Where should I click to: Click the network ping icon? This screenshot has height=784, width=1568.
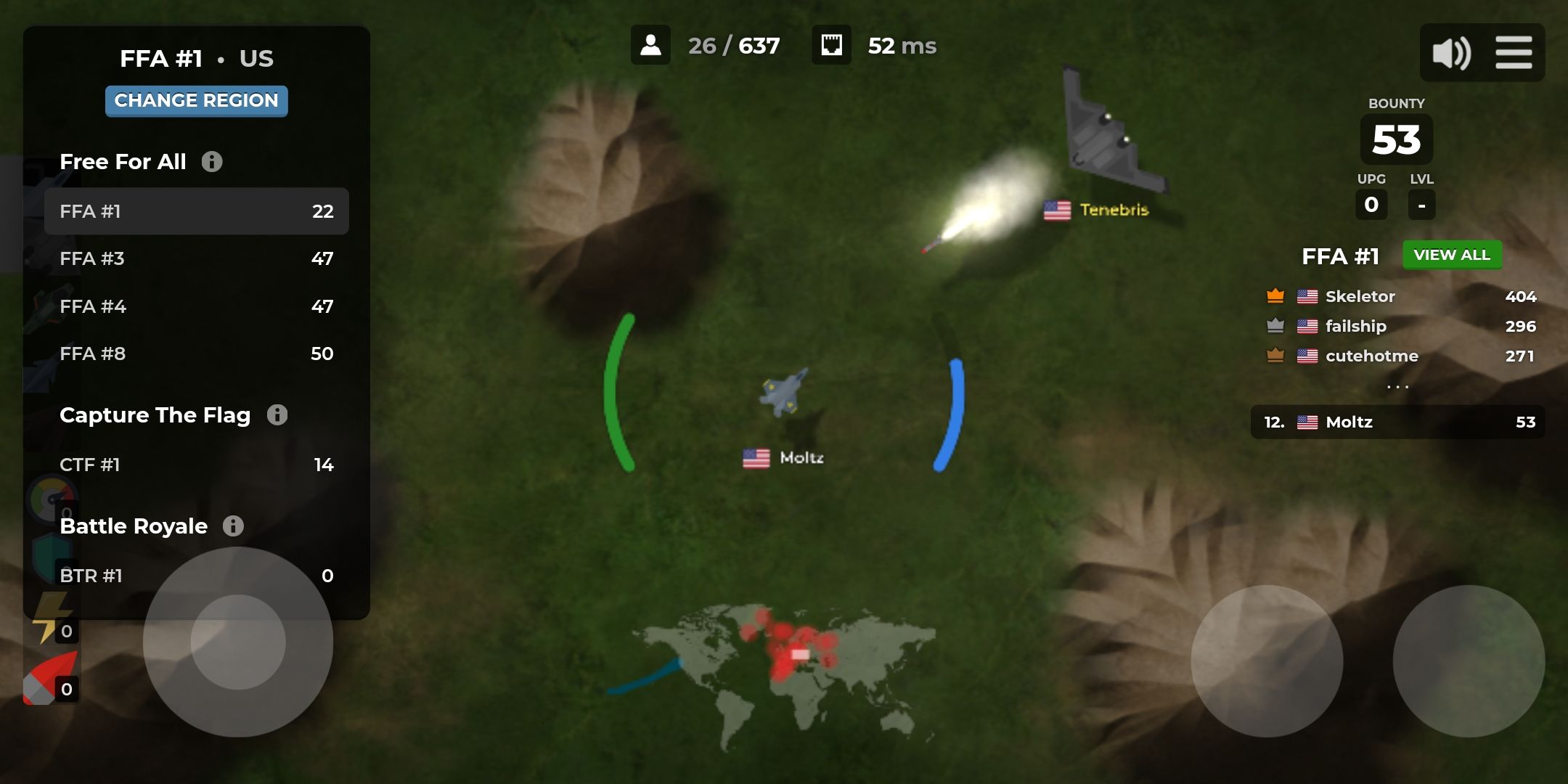832,45
